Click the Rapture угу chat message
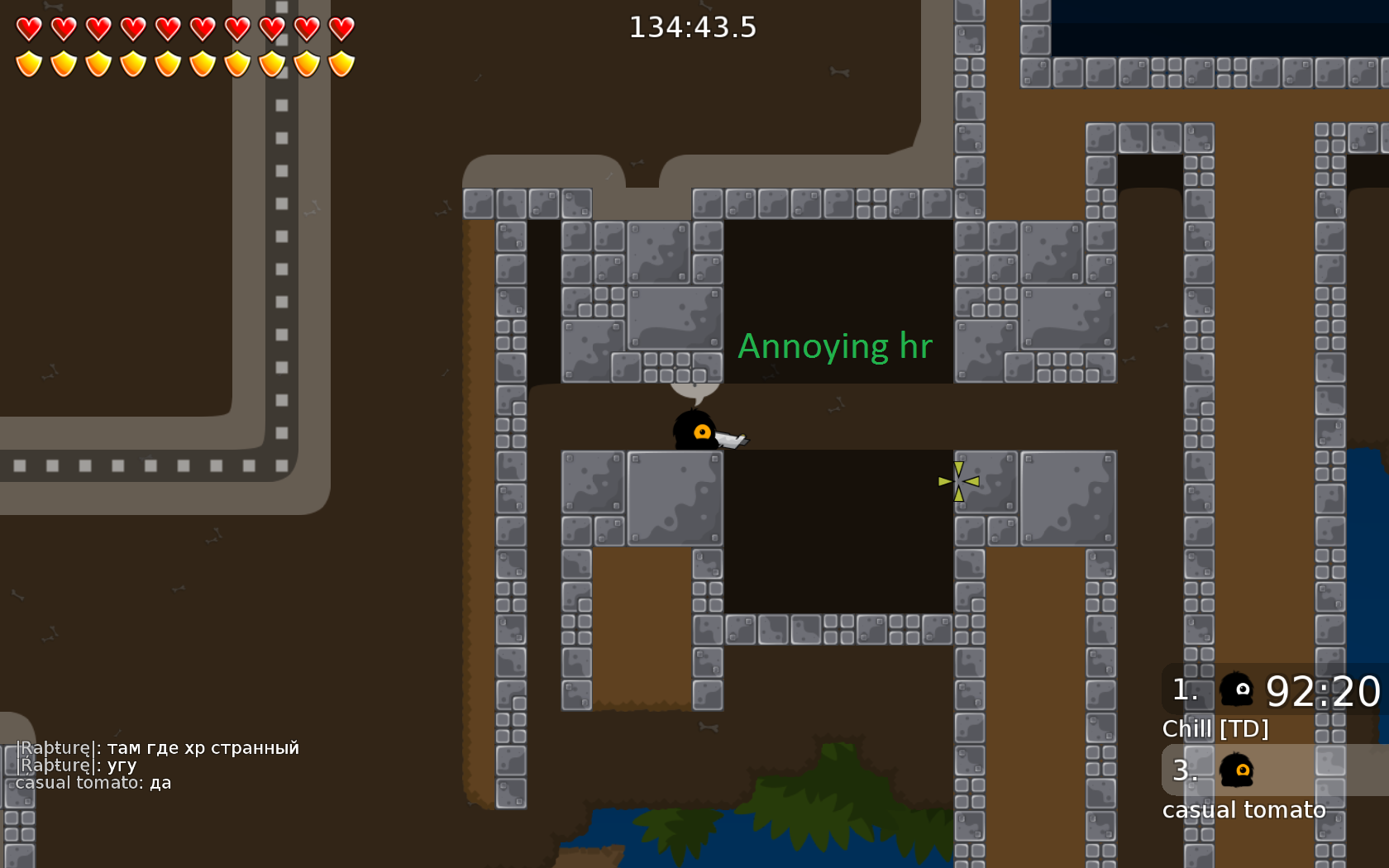The height and width of the screenshot is (868, 1389). (x=74, y=765)
